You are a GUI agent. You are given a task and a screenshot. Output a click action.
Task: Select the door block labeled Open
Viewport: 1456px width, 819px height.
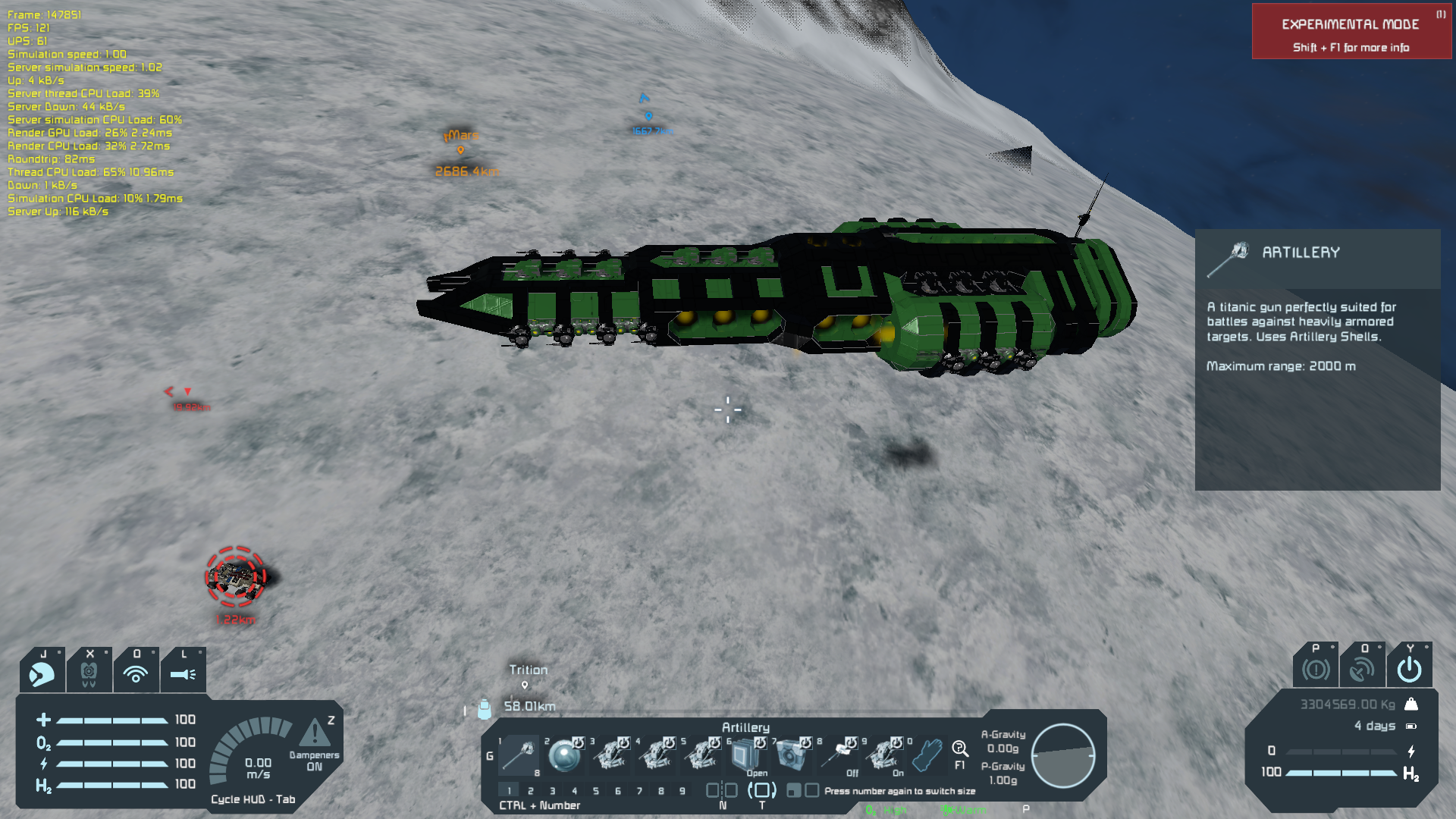pyautogui.click(x=745, y=755)
